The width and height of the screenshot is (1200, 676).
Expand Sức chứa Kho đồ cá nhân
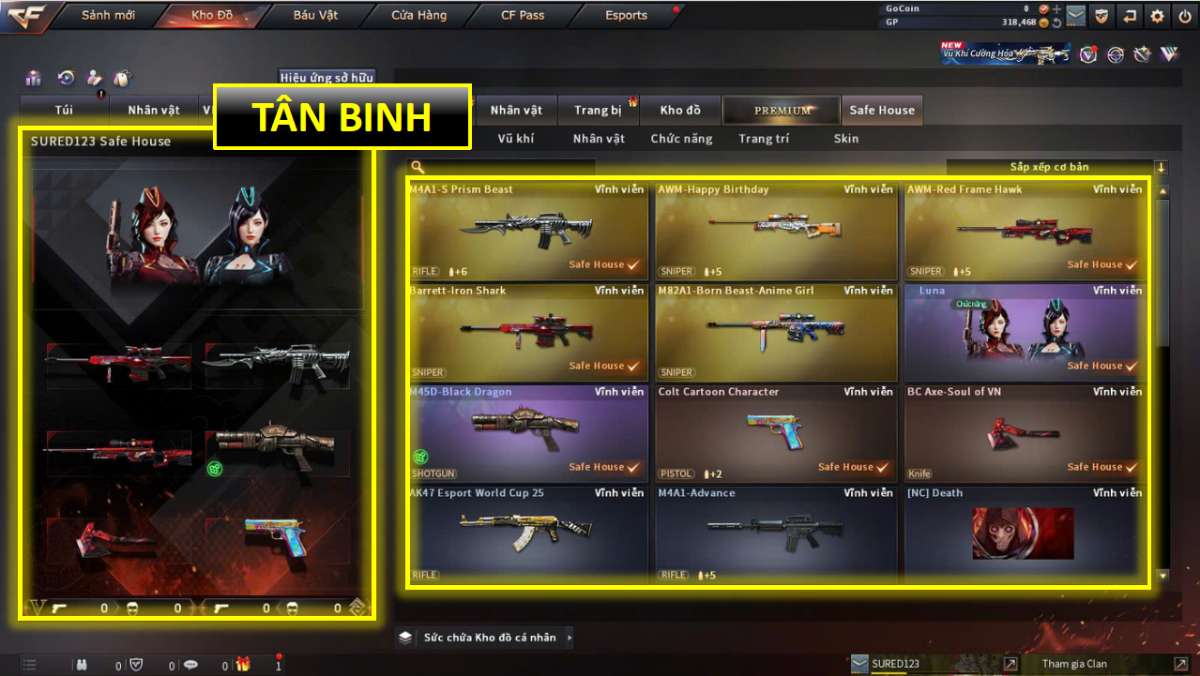click(487, 637)
